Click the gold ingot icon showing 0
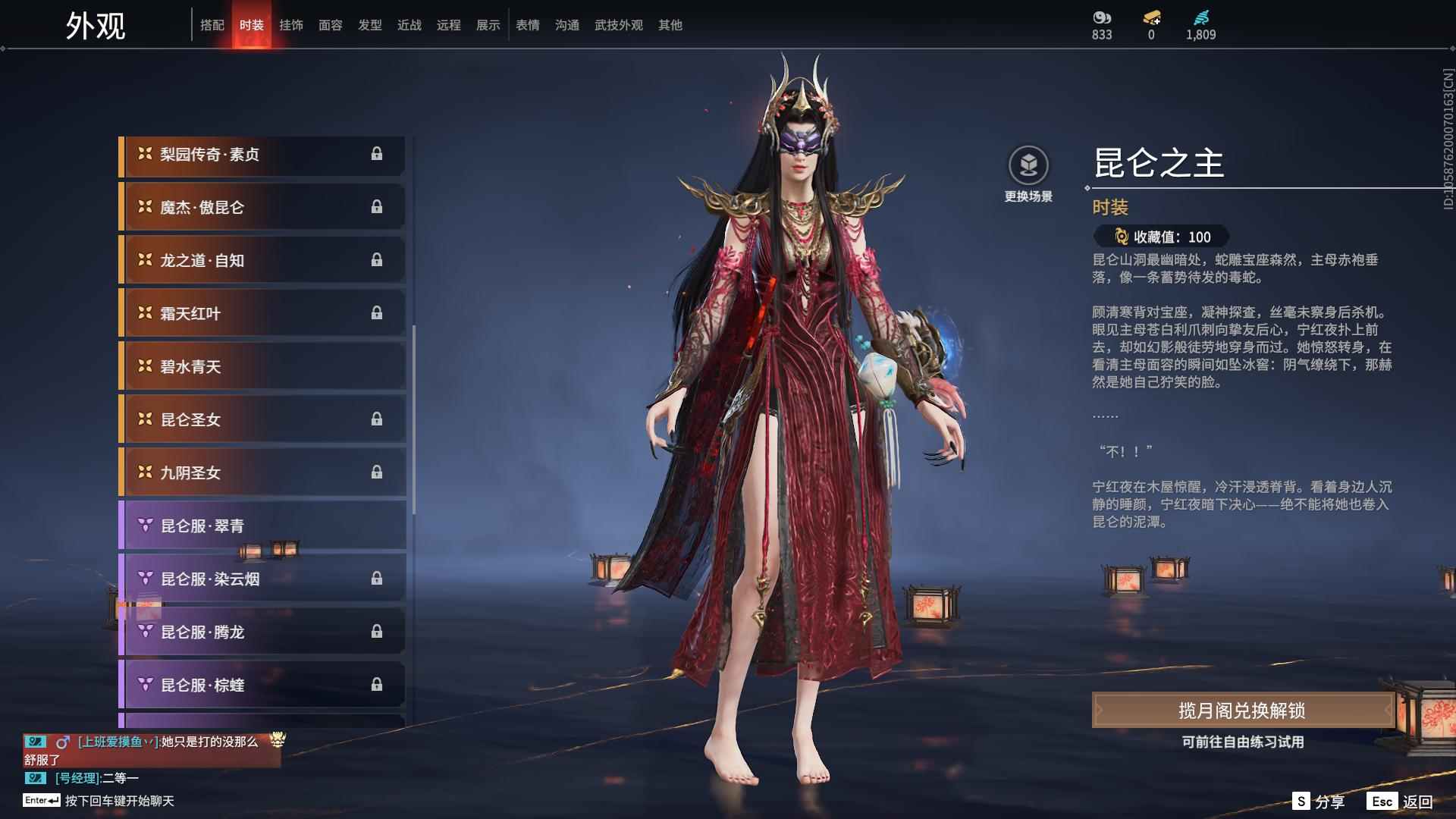1456x819 pixels. tap(1151, 17)
